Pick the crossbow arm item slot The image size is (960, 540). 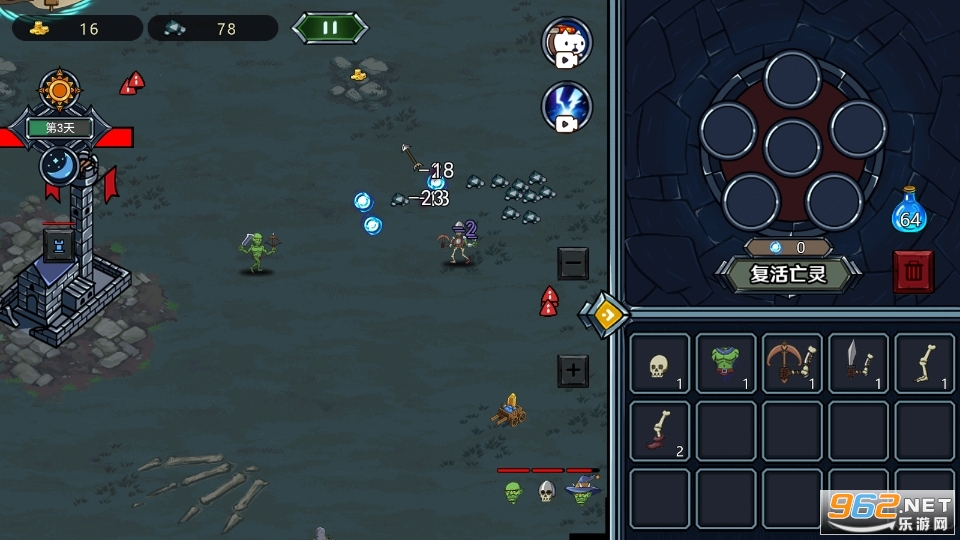point(792,363)
